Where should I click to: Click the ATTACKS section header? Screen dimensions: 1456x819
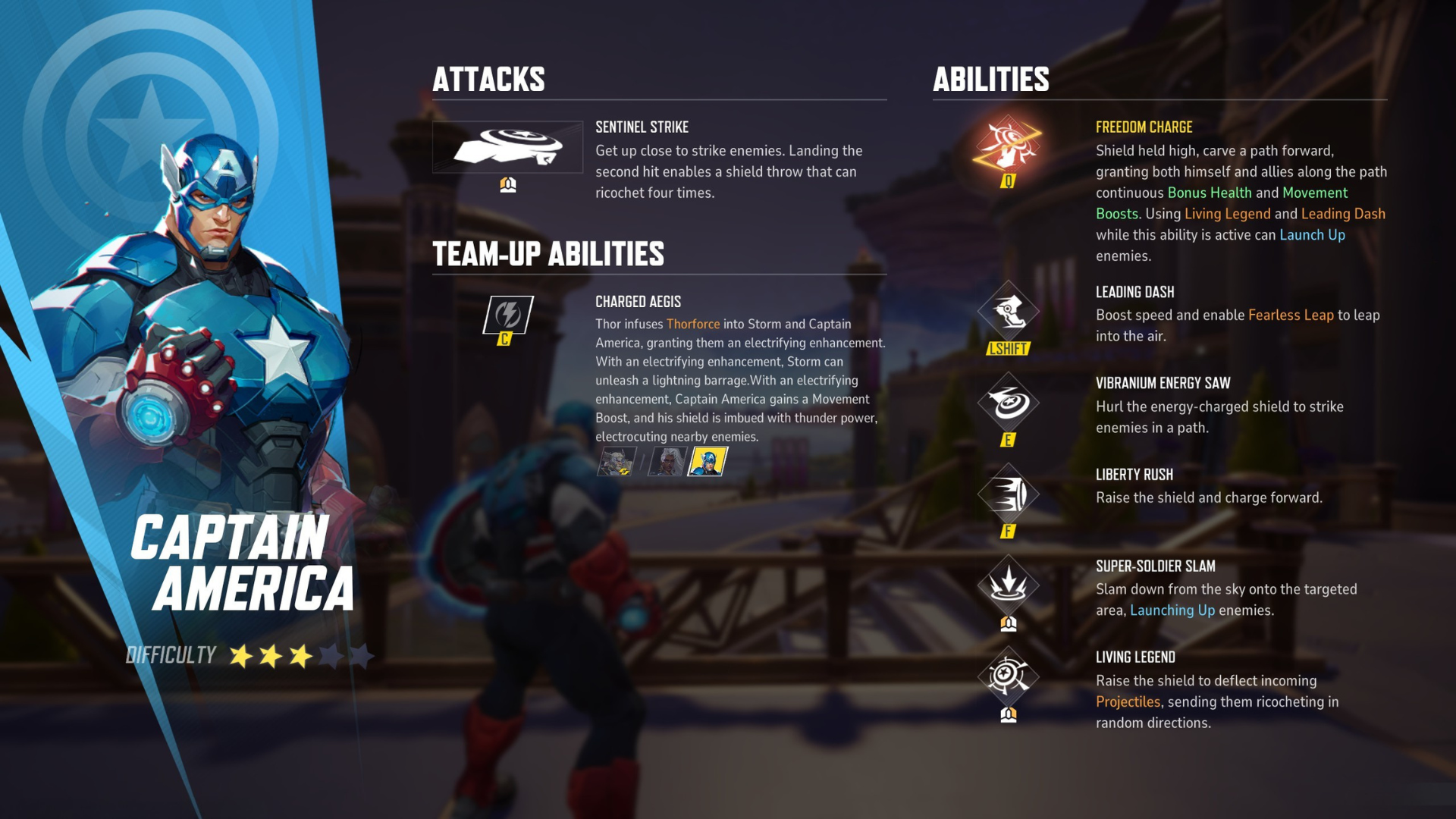click(x=489, y=80)
